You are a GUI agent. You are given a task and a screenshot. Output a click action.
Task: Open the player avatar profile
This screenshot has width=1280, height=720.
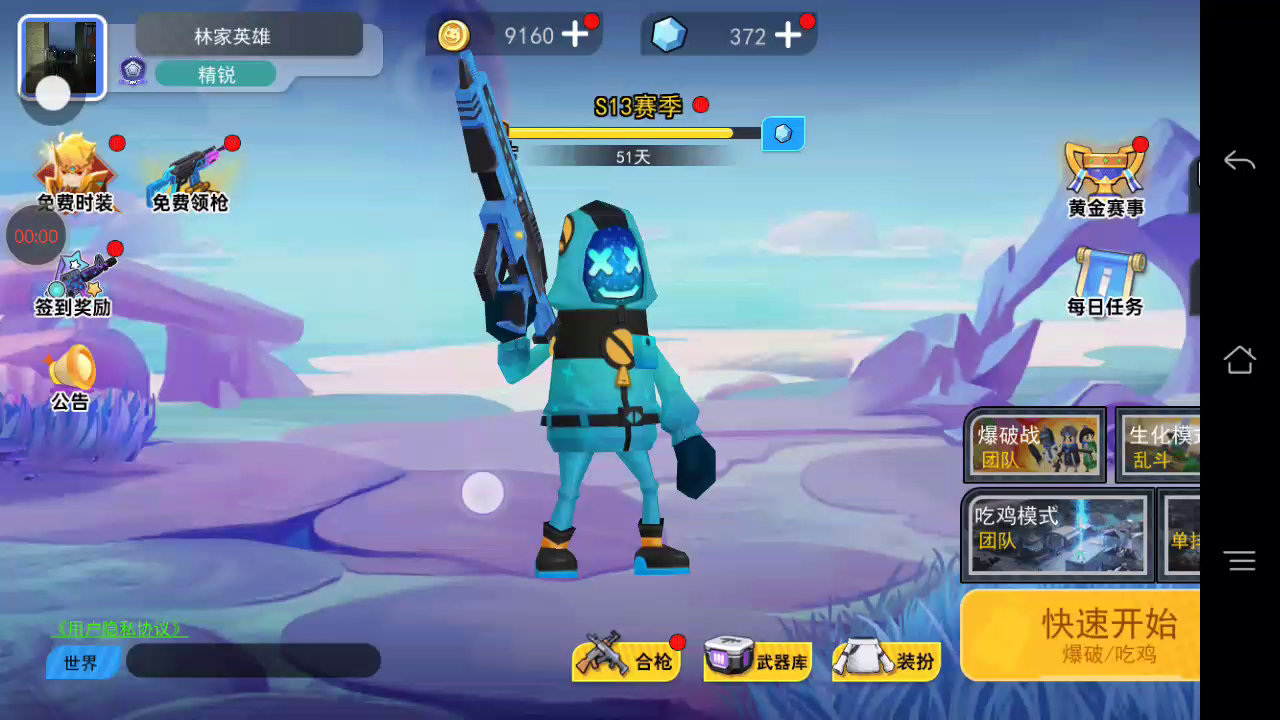click(62, 57)
